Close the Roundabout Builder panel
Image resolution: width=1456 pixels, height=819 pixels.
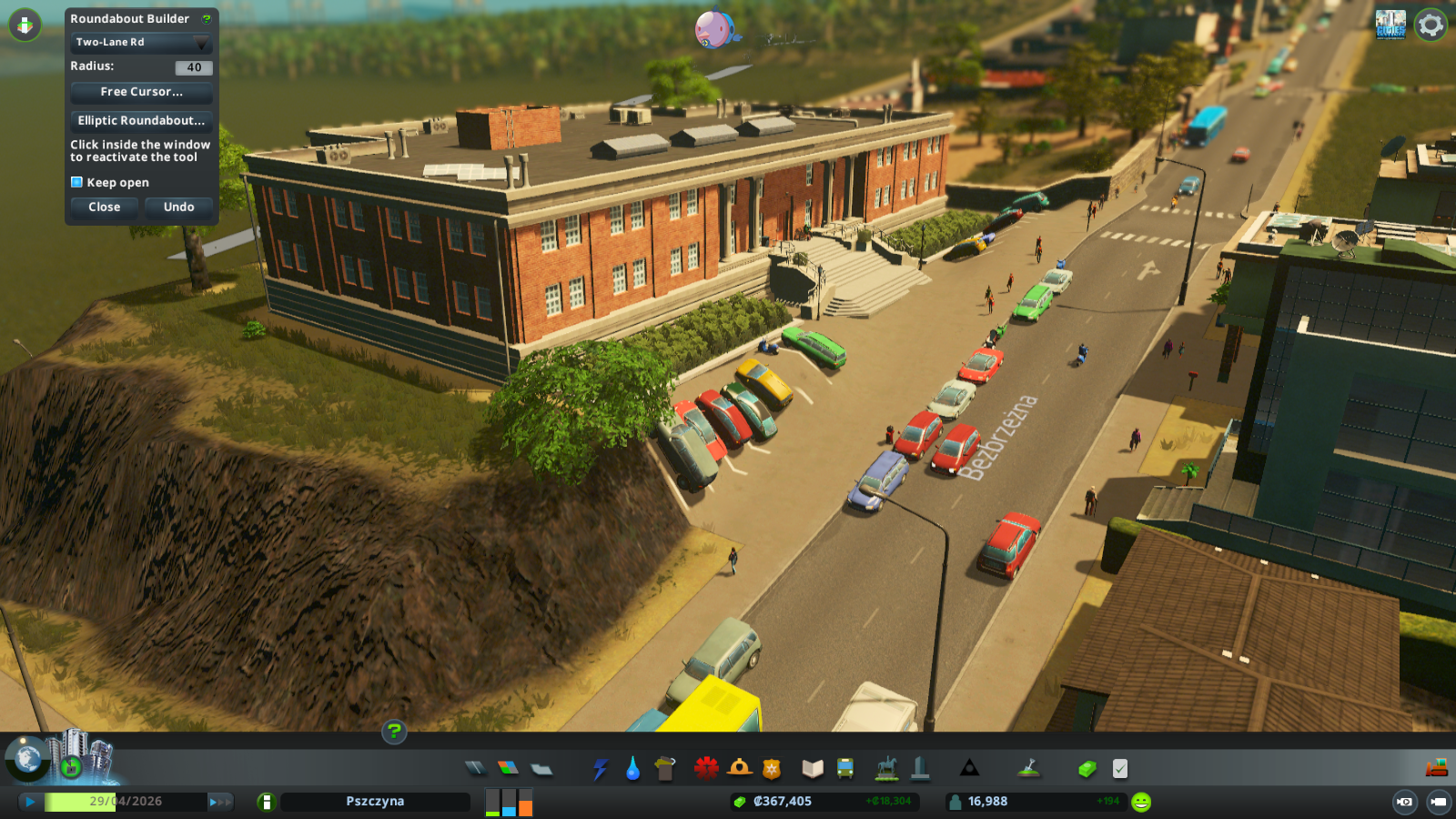click(x=105, y=207)
